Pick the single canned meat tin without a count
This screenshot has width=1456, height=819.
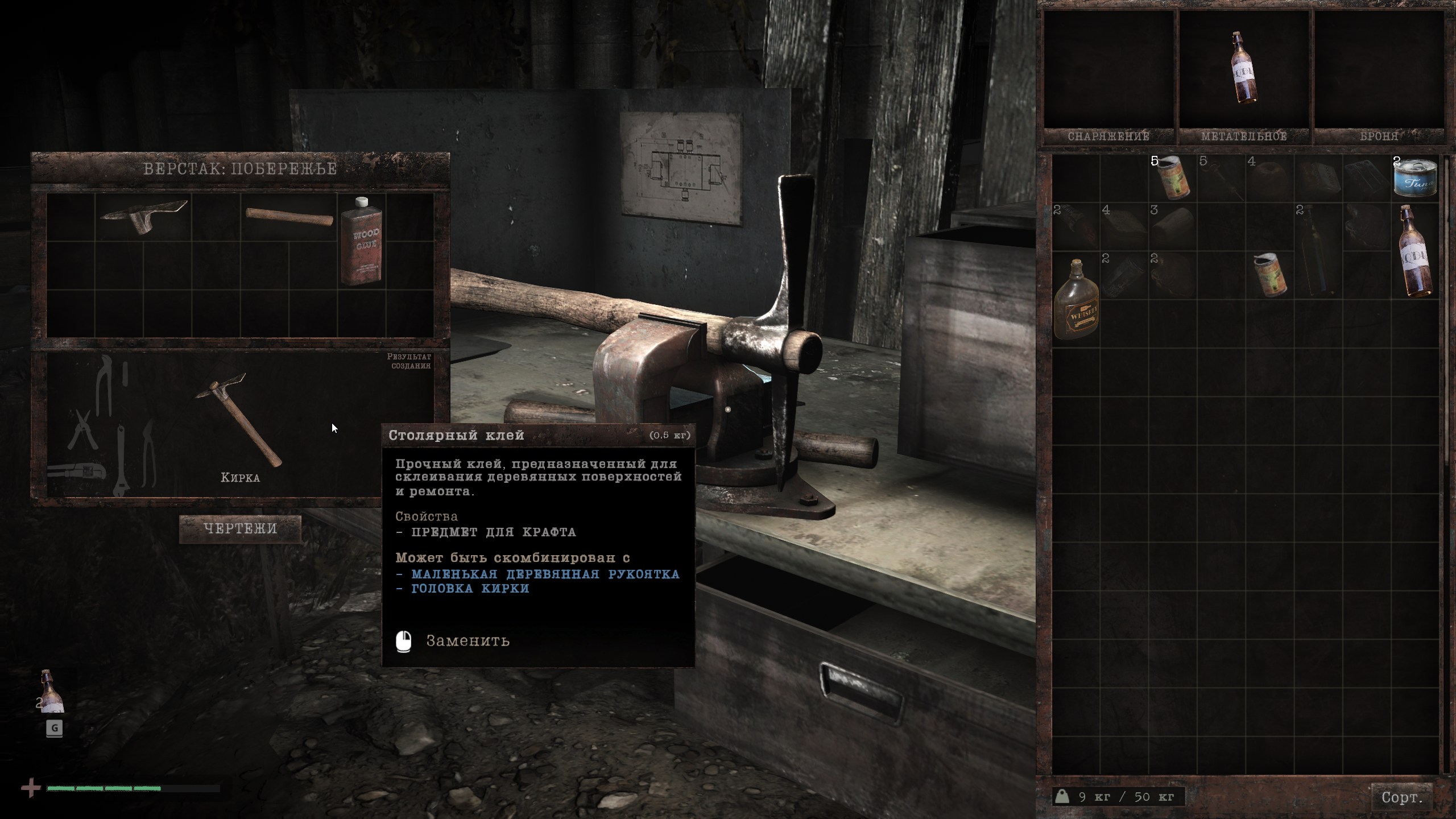1269,275
